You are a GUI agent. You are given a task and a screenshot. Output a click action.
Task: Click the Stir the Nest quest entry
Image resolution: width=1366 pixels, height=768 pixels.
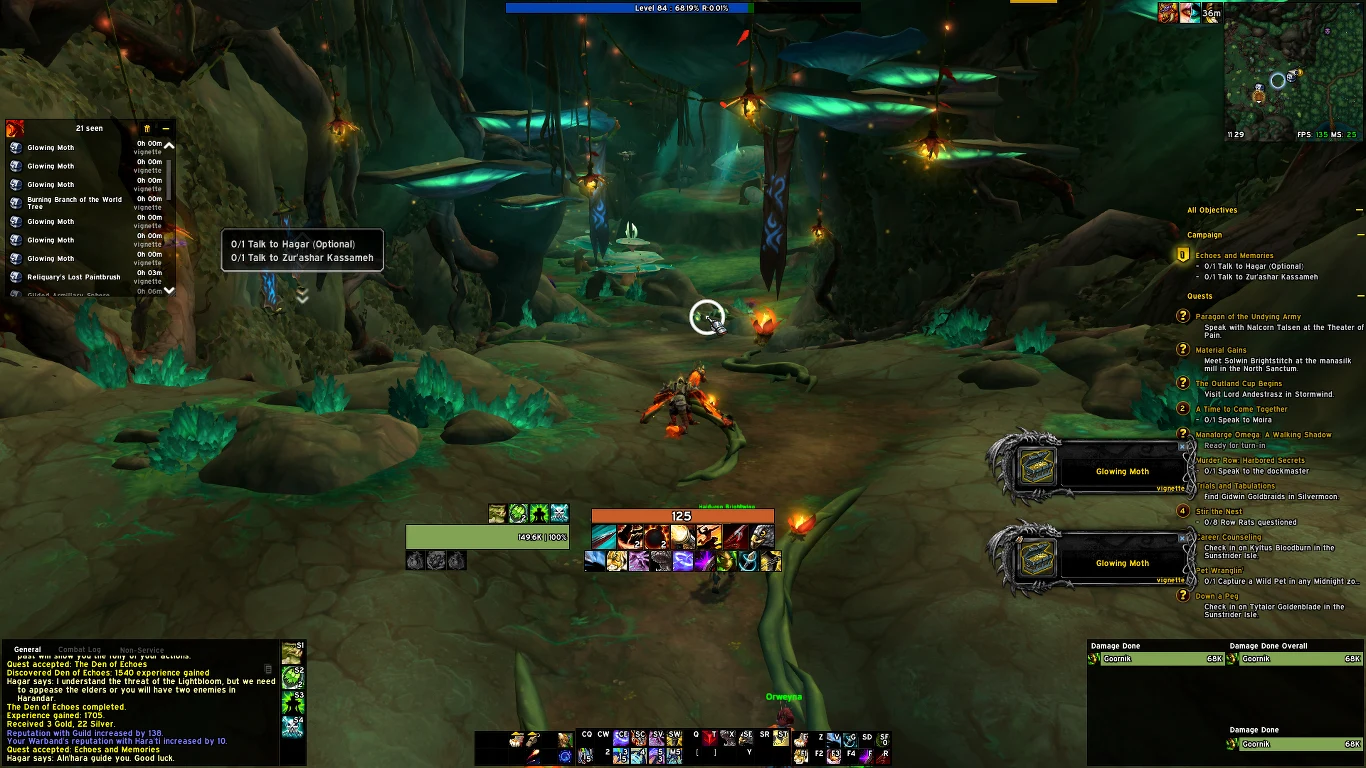click(1218, 512)
